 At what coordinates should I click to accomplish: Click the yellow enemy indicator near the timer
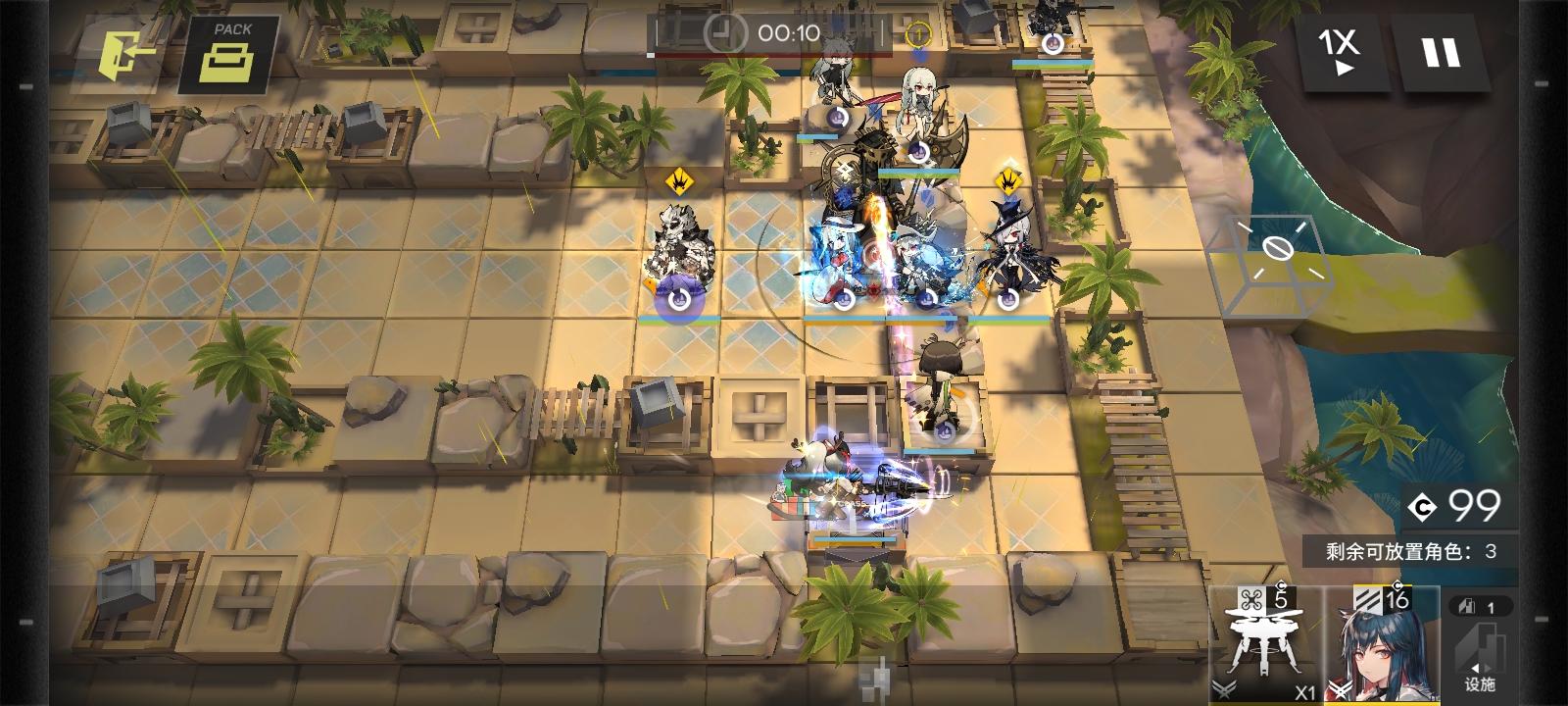(x=918, y=31)
